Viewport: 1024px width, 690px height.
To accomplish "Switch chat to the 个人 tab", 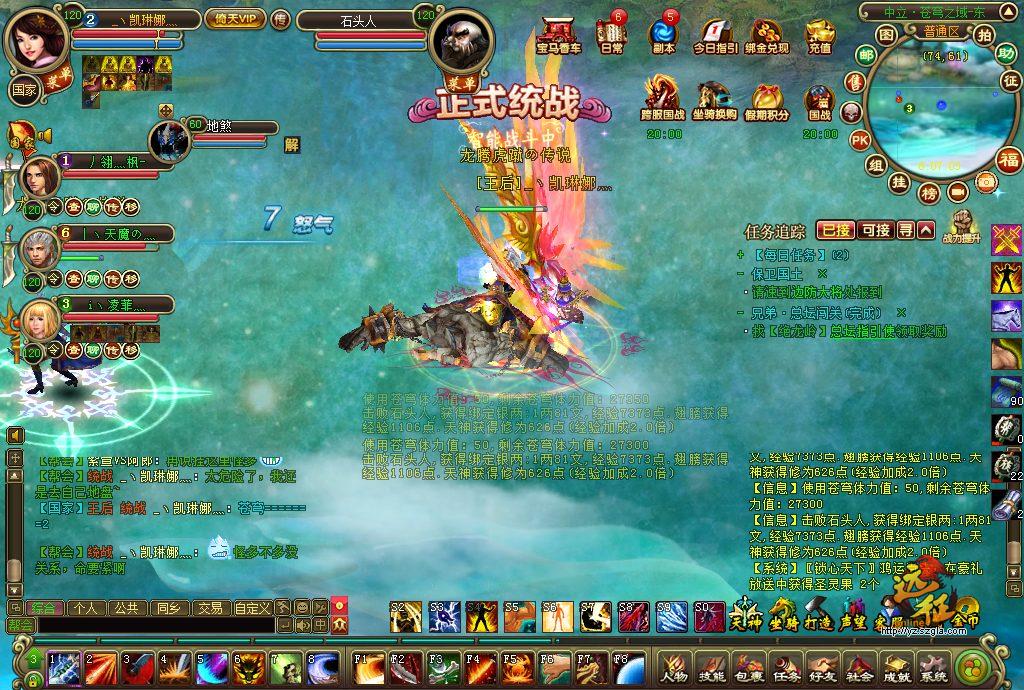I will point(86,607).
